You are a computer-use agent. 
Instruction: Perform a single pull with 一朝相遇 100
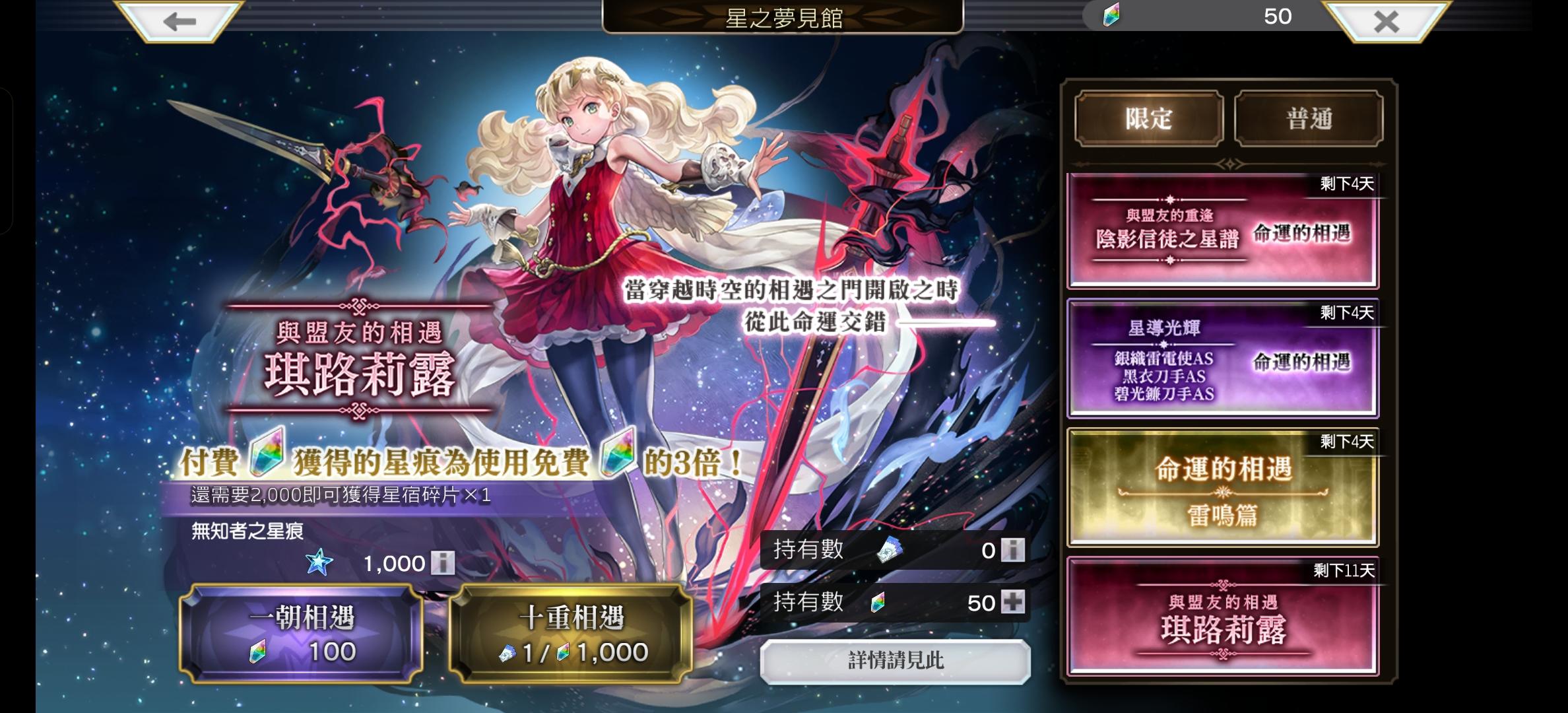click(301, 634)
